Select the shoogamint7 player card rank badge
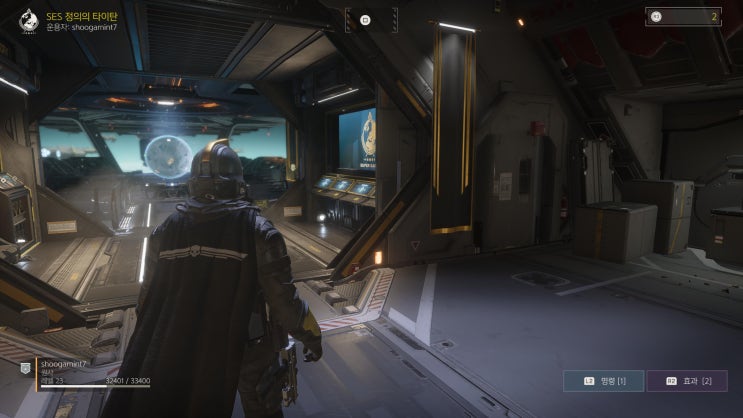This screenshot has height=418, width=743. 26,368
